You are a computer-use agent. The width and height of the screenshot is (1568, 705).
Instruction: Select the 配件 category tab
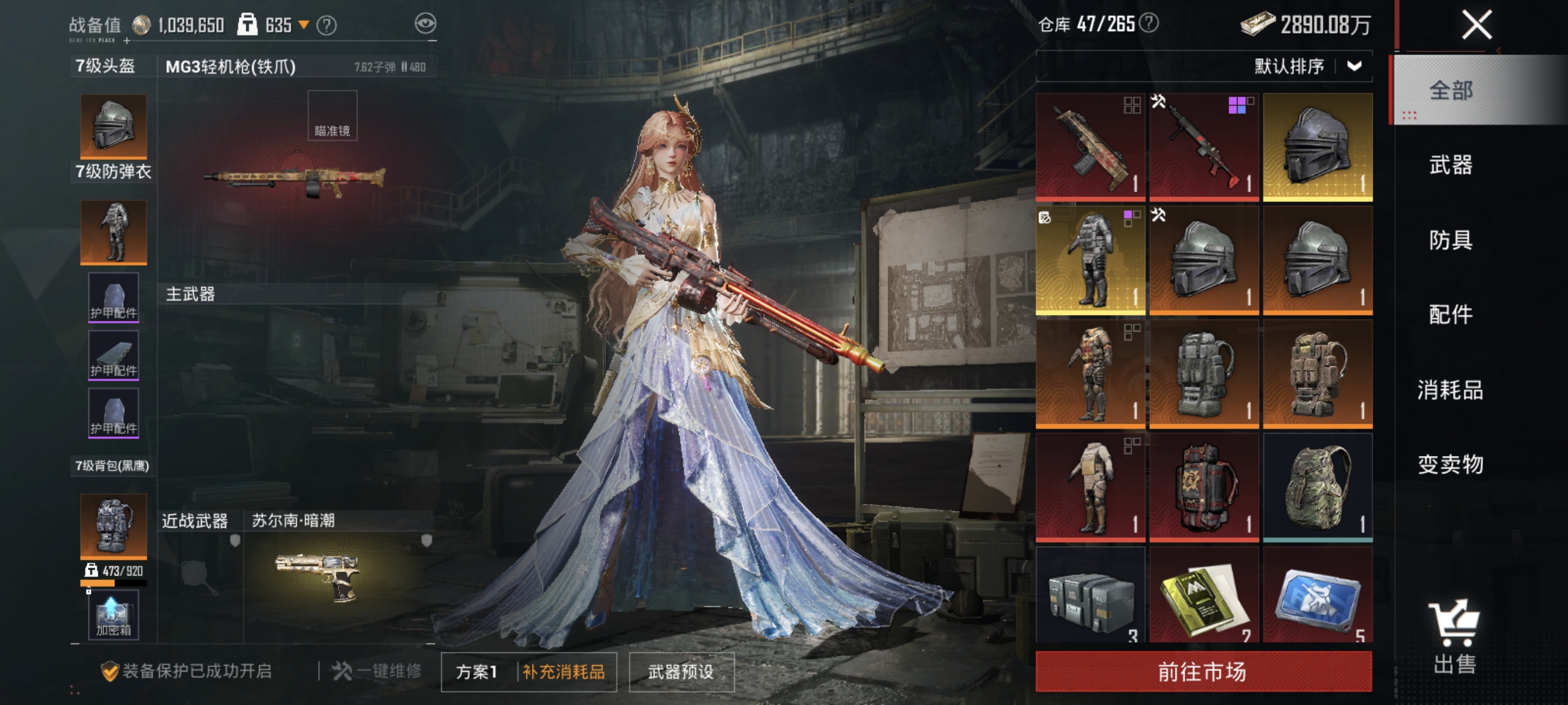coord(1451,314)
